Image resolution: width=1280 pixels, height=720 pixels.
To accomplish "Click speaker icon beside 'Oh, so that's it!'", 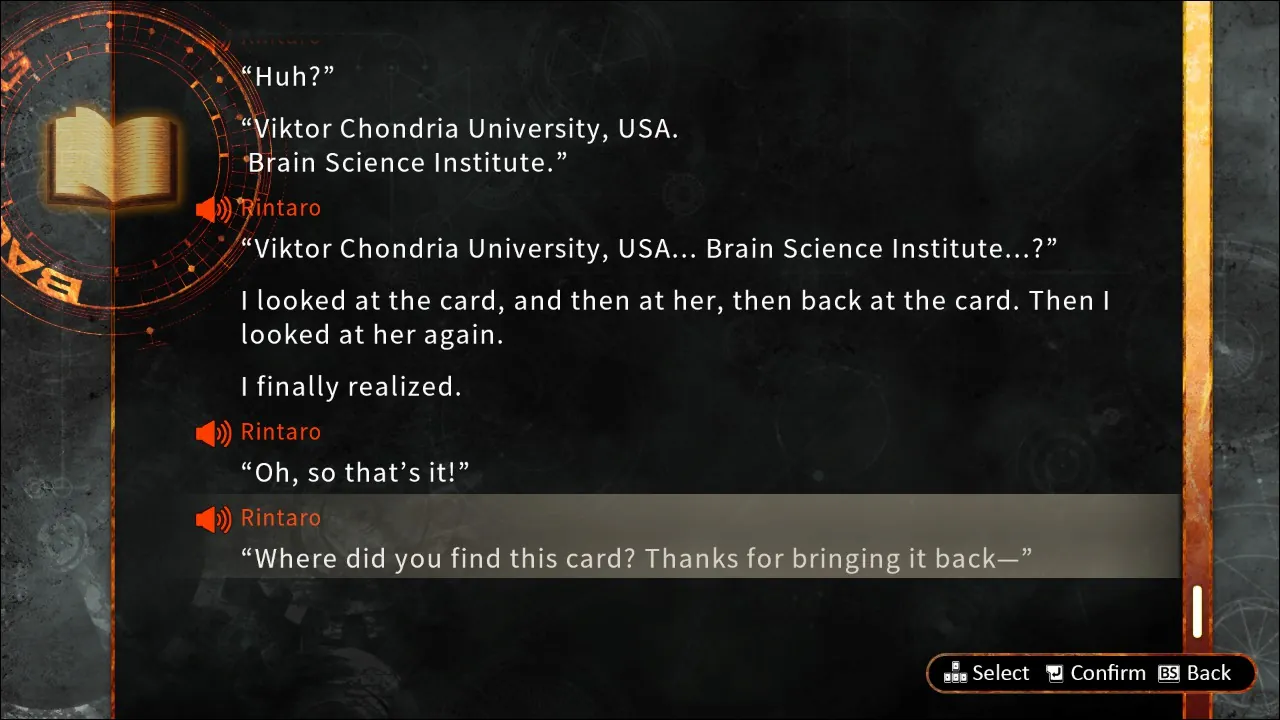I will point(212,432).
